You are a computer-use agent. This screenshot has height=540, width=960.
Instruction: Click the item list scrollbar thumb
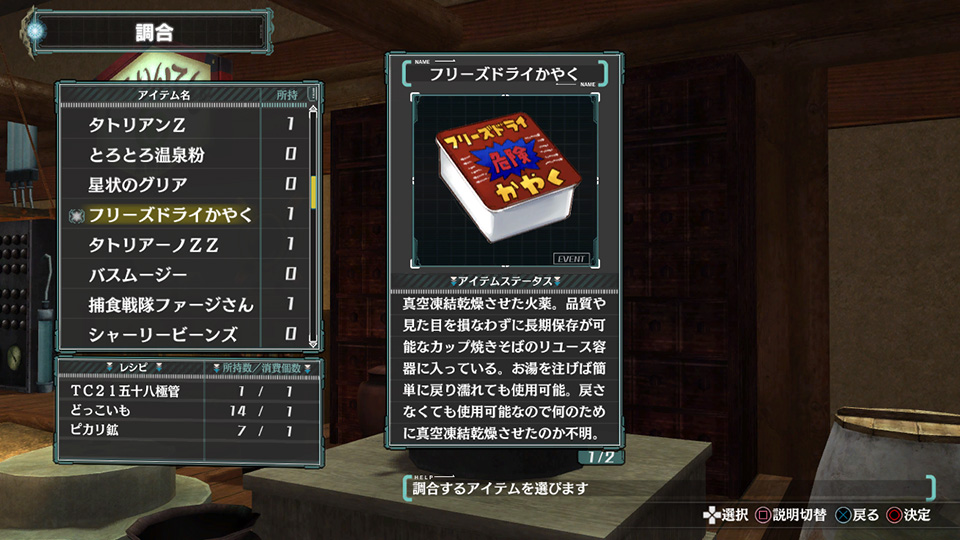[313, 192]
